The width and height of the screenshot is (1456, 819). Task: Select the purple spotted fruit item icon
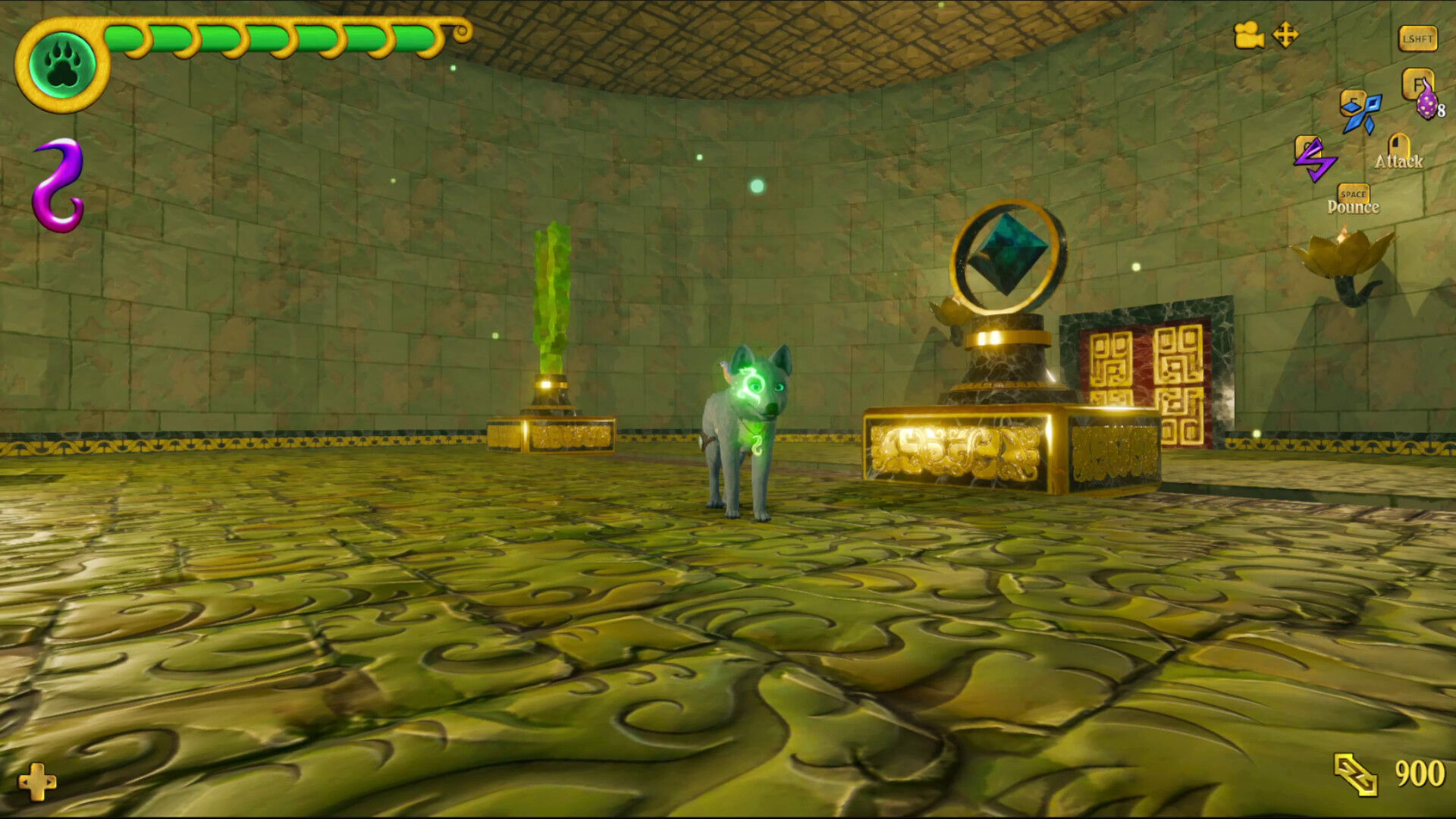click(1426, 106)
